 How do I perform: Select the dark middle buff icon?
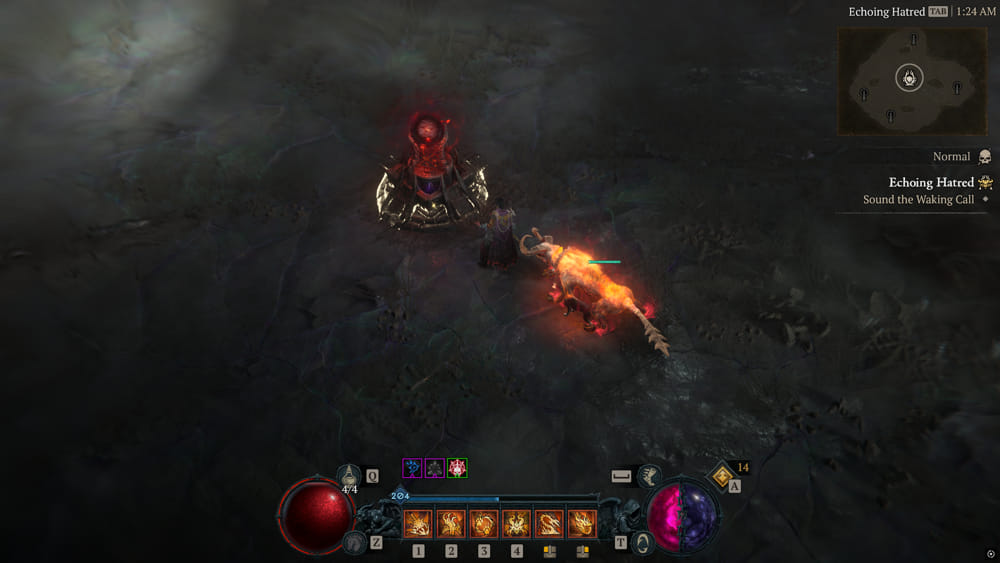click(435, 468)
